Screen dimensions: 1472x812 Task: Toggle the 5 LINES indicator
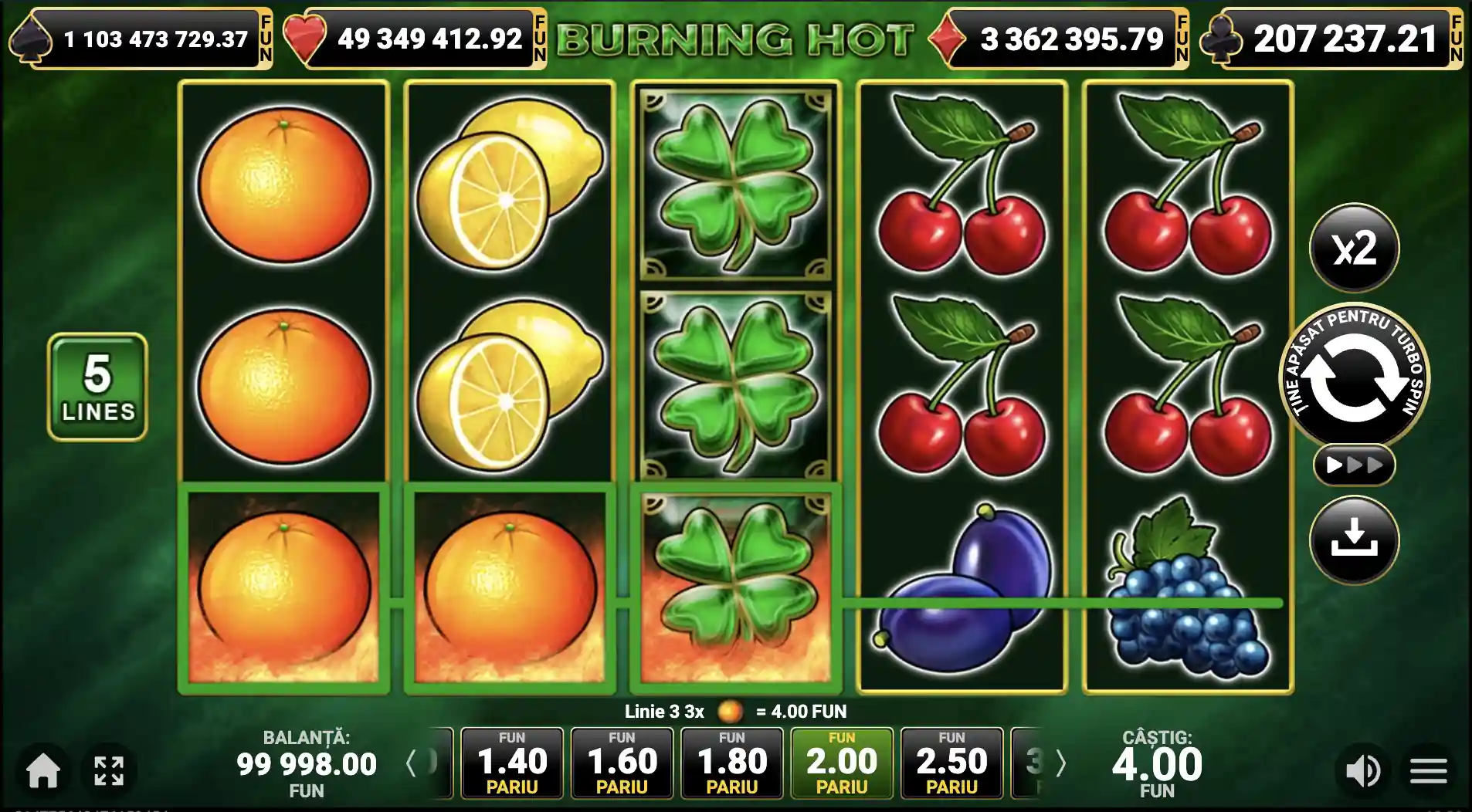tap(97, 385)
